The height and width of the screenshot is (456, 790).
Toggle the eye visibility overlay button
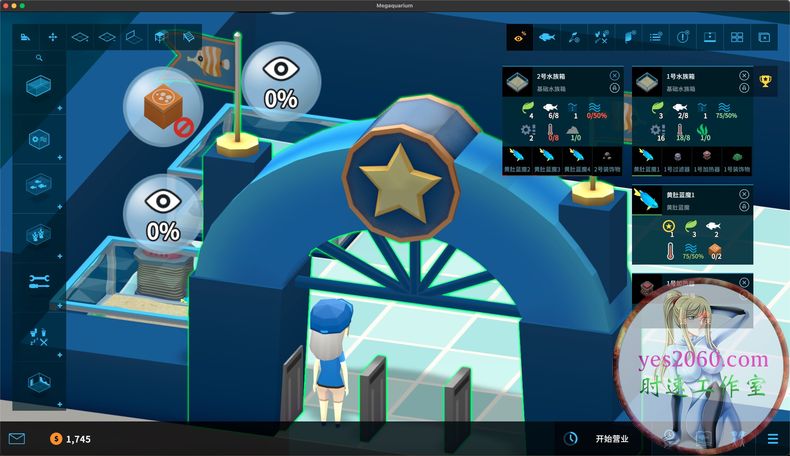tap(518, 37)
